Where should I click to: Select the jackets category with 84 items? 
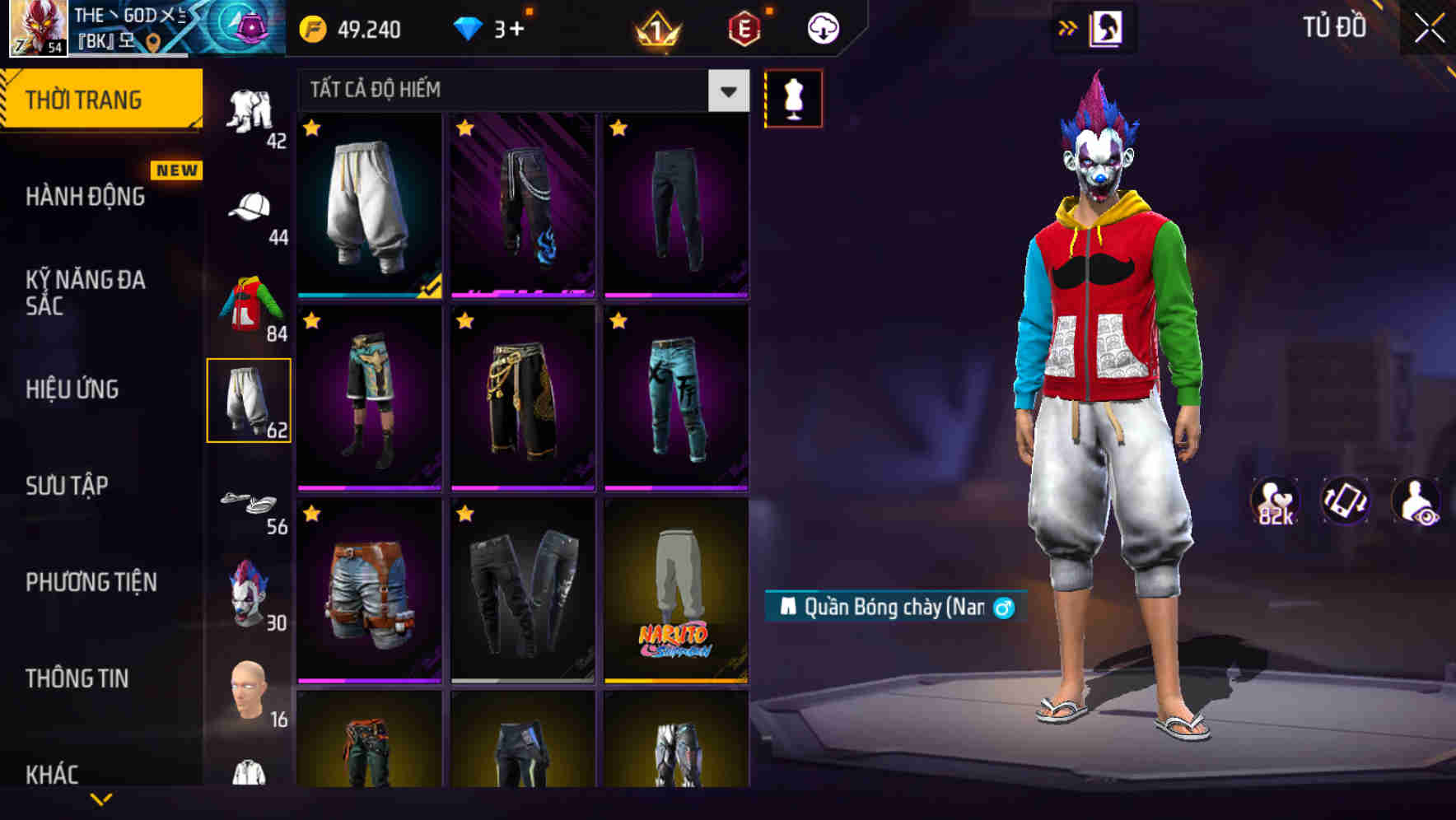tap(250, 305)
